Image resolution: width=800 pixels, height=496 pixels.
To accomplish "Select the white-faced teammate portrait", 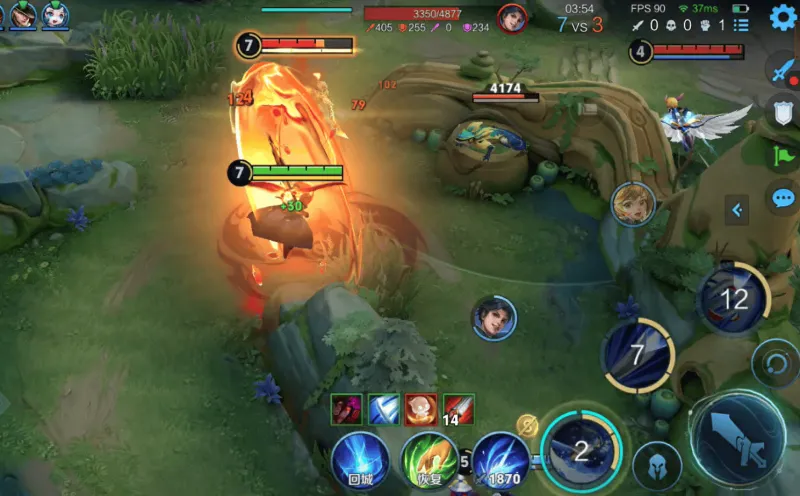I will (55, 14).
